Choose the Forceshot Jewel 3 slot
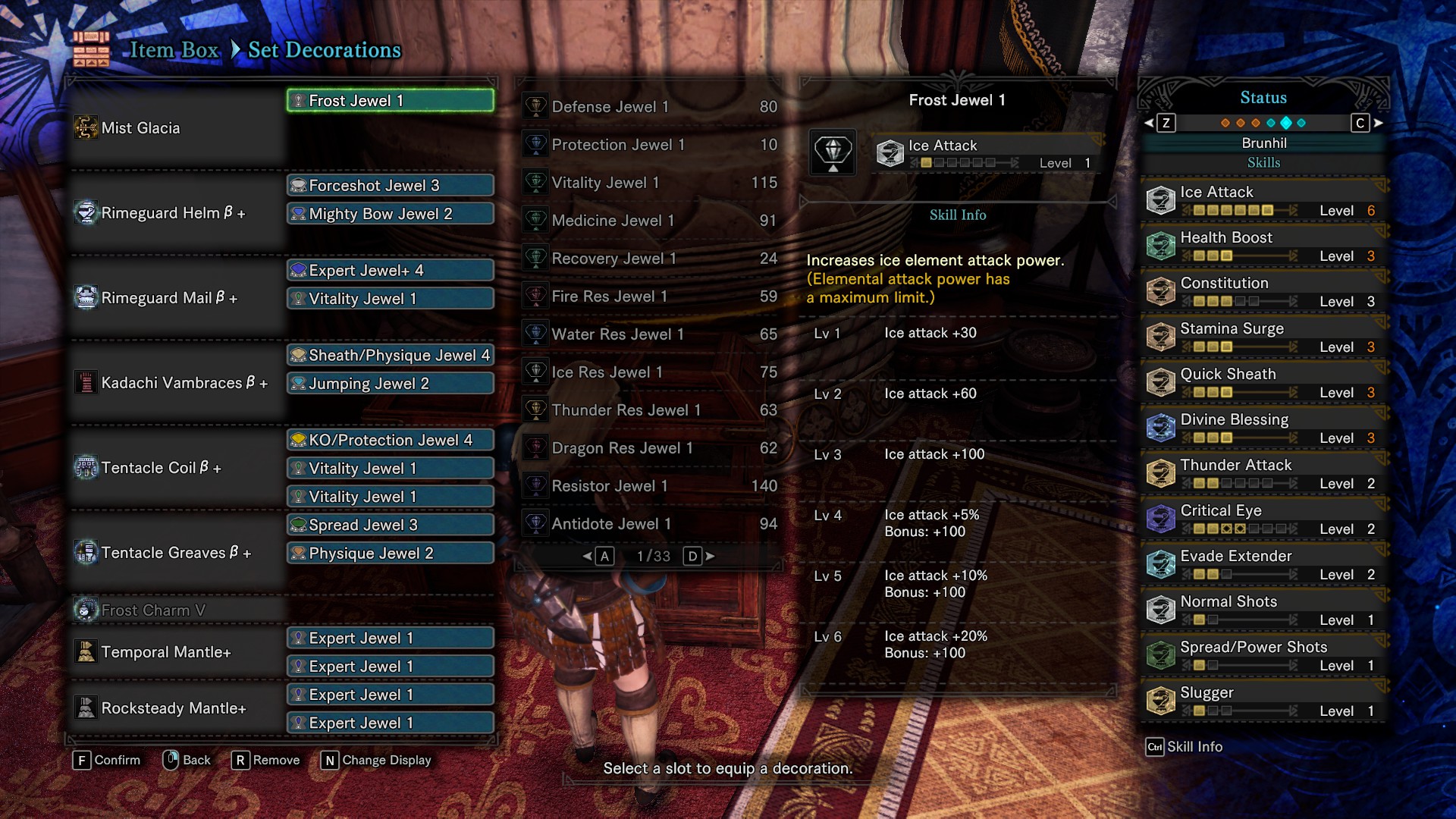1456x819 pixels. tap(391, 186)
